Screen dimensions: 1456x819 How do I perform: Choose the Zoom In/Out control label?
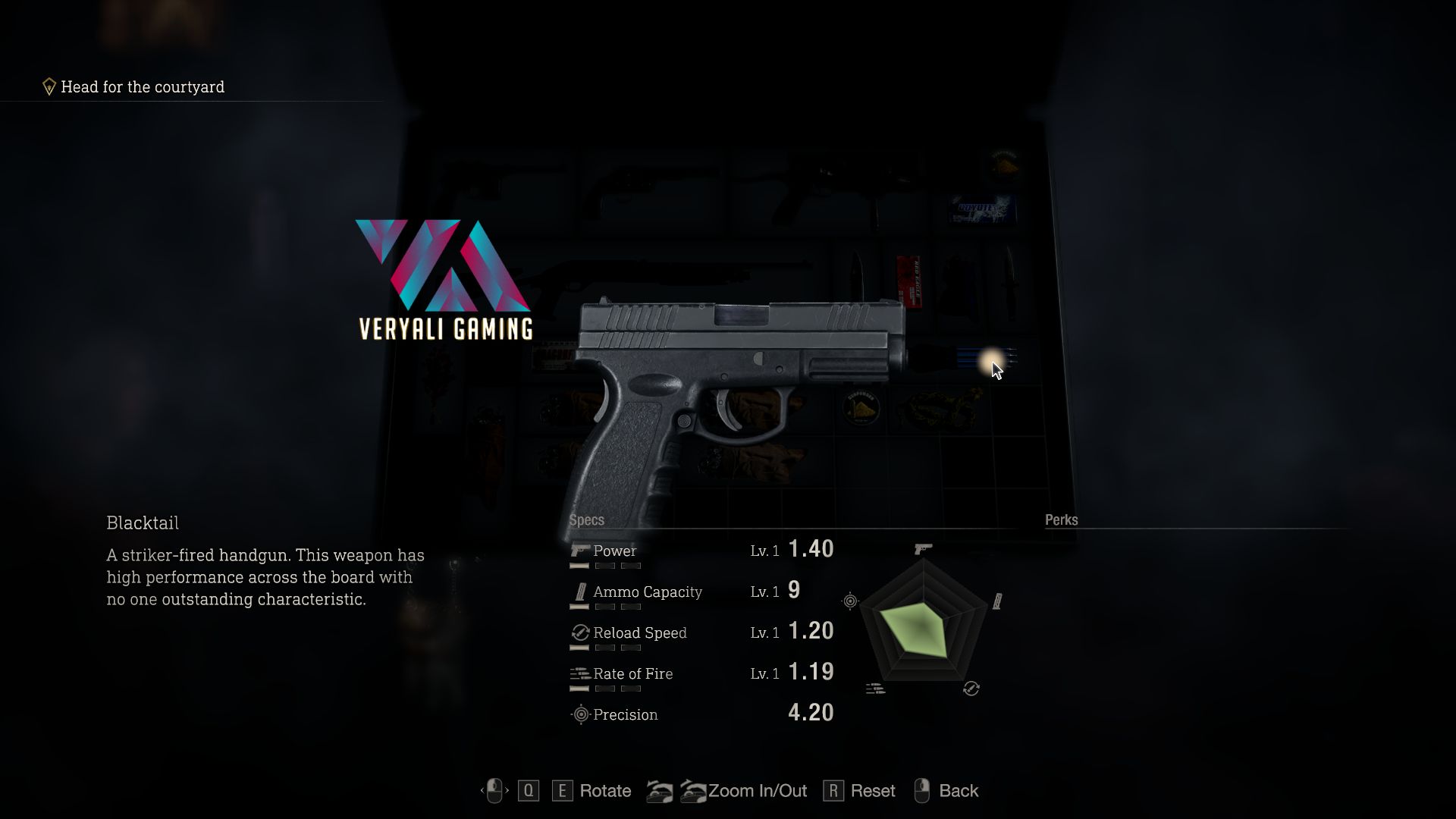coord(757,791)
